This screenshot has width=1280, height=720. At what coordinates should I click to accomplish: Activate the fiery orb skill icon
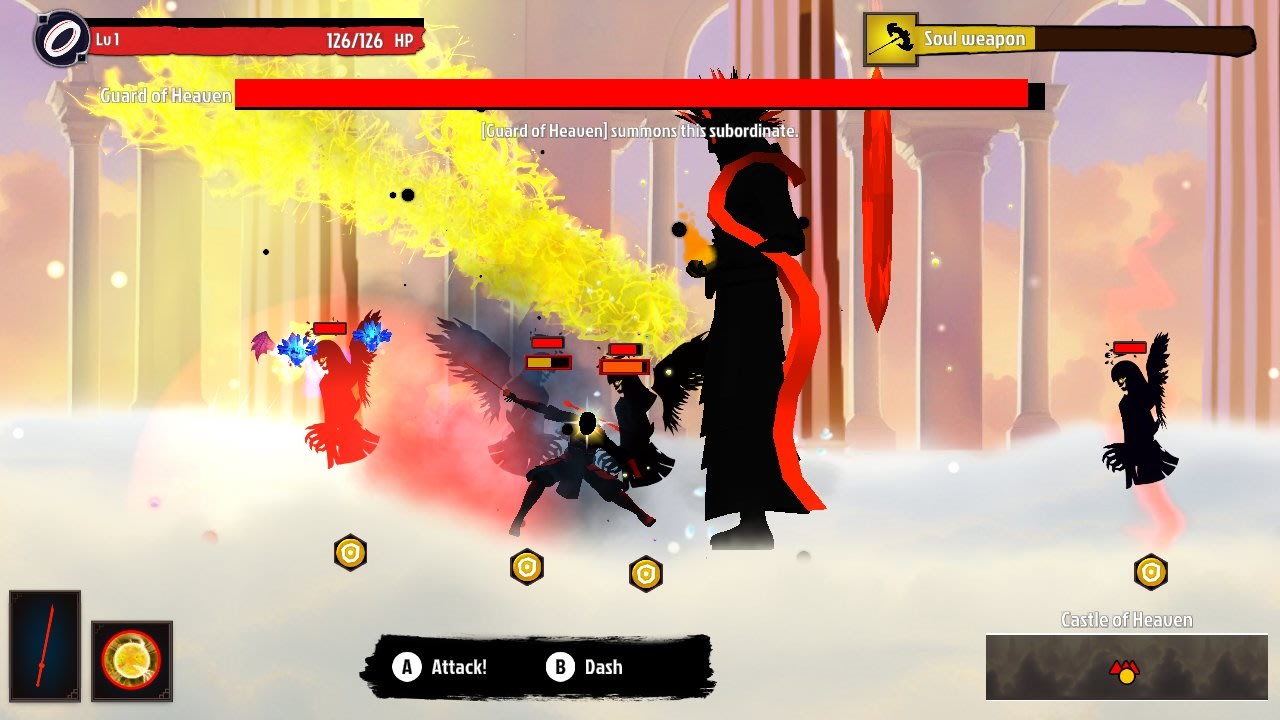tap(133, 661)
